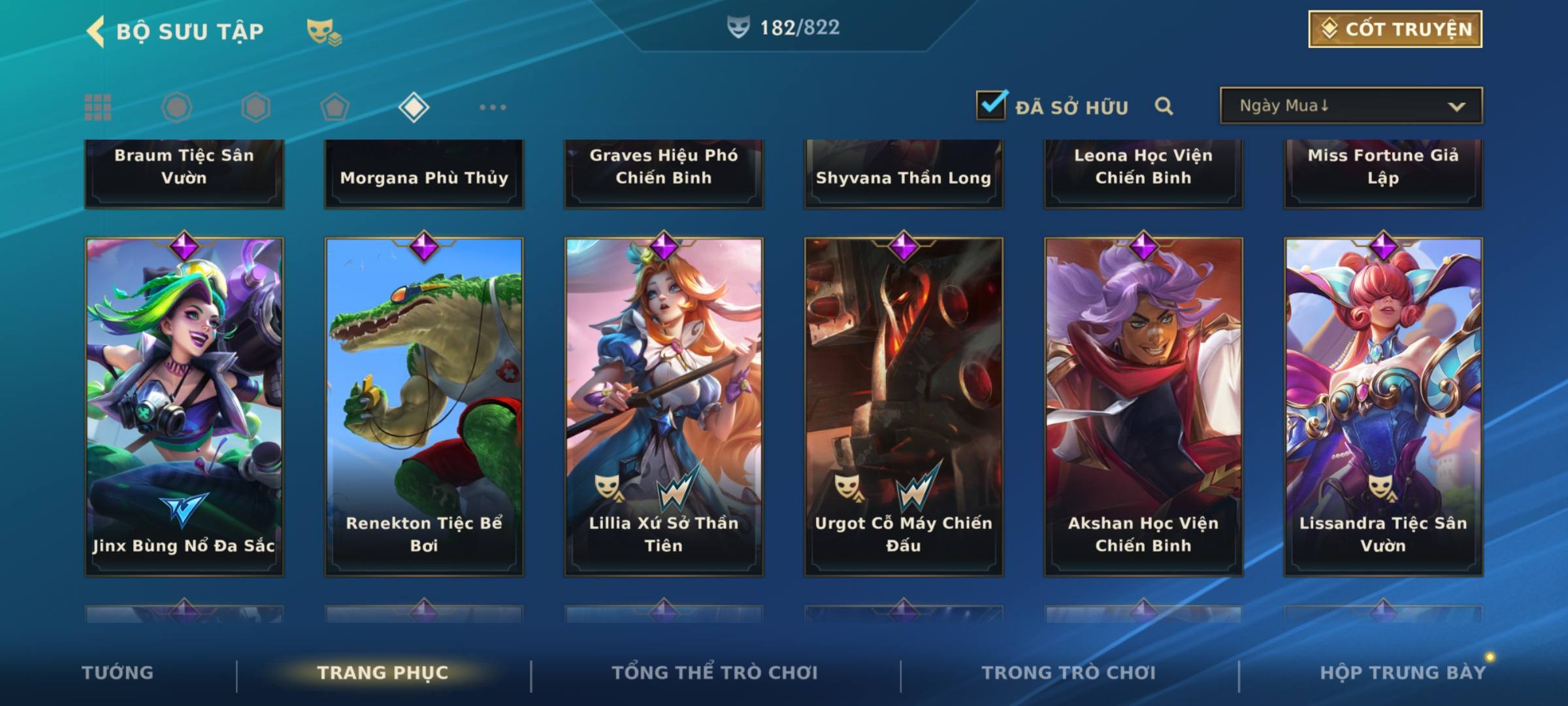Toggle the Đã Sở Hữu checkbox
This screenshot has height=706, width=1568.
(x=991, y=105)
